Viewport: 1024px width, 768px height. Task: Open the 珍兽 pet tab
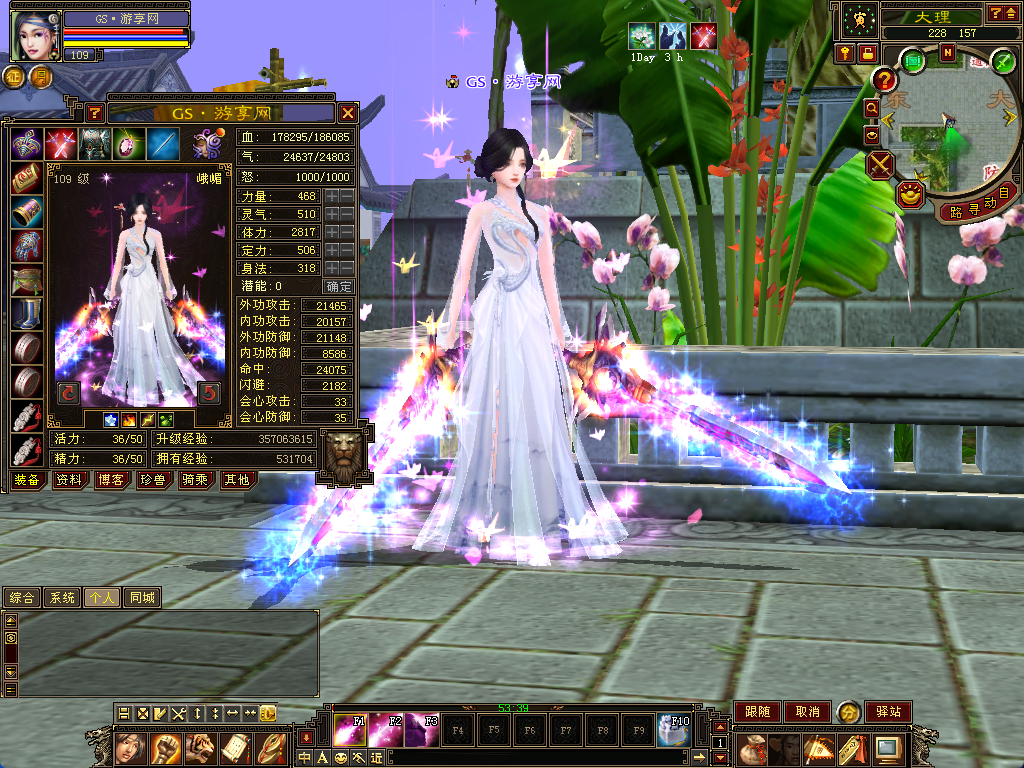152,480
